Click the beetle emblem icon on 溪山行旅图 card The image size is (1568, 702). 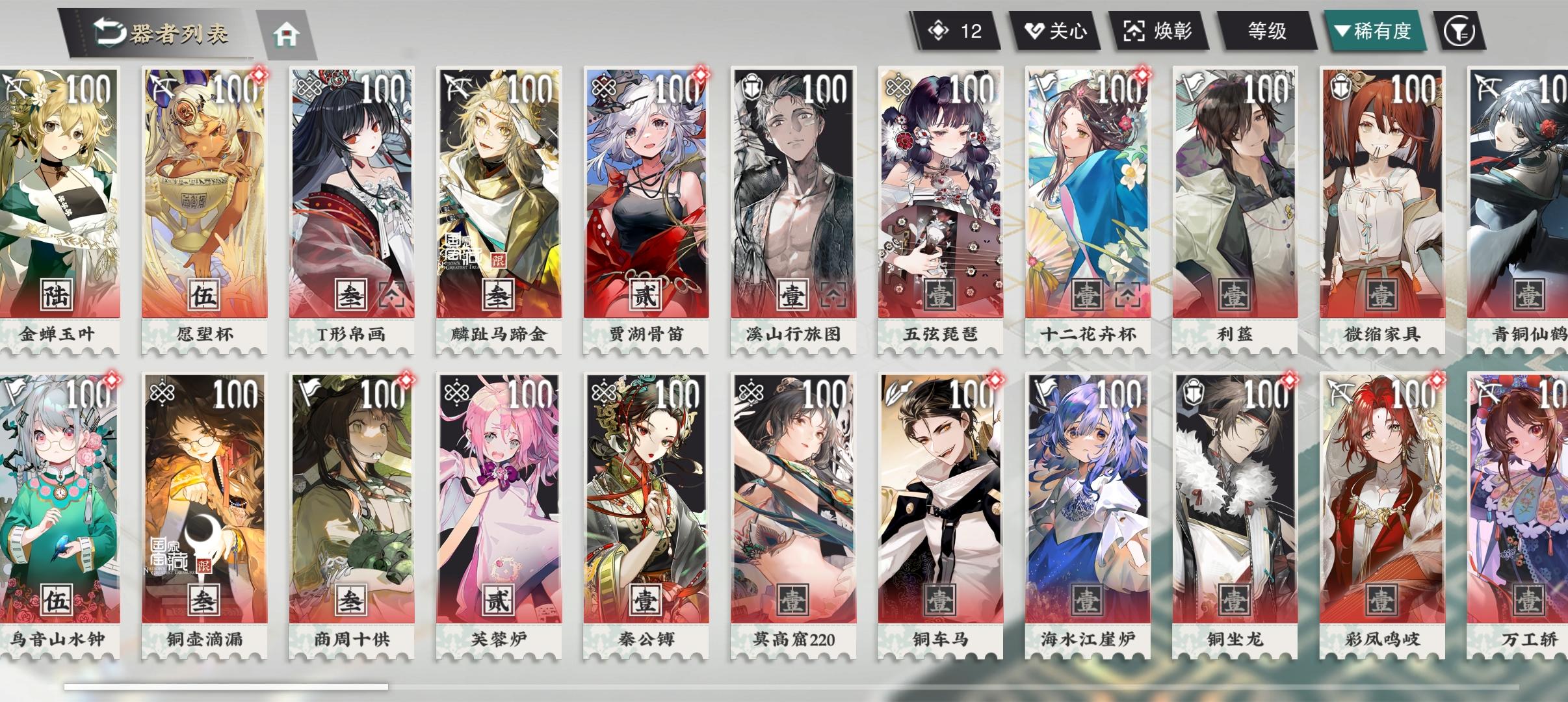(751, 85)
